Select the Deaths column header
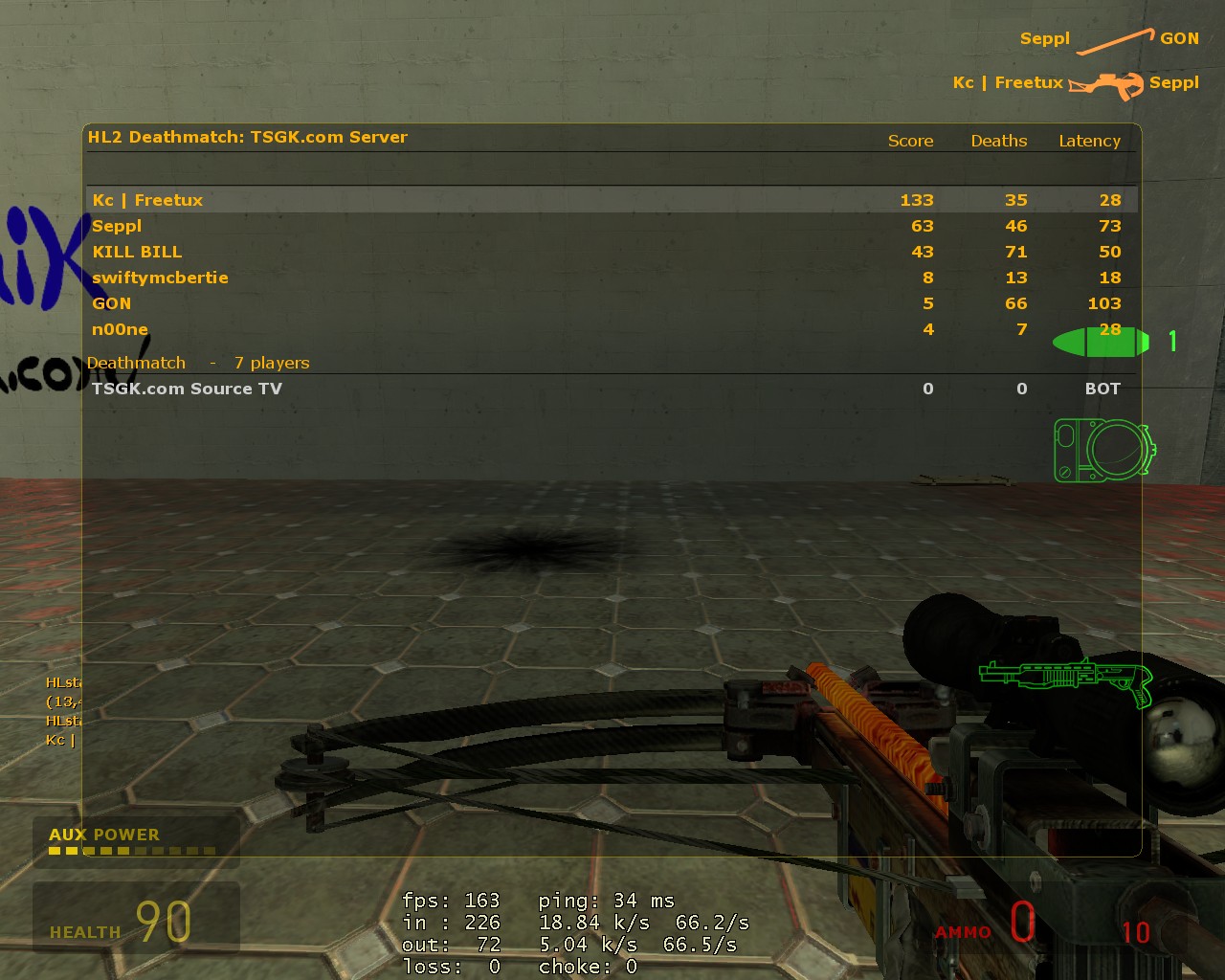 pyautogui.click(x=999, y=141)
